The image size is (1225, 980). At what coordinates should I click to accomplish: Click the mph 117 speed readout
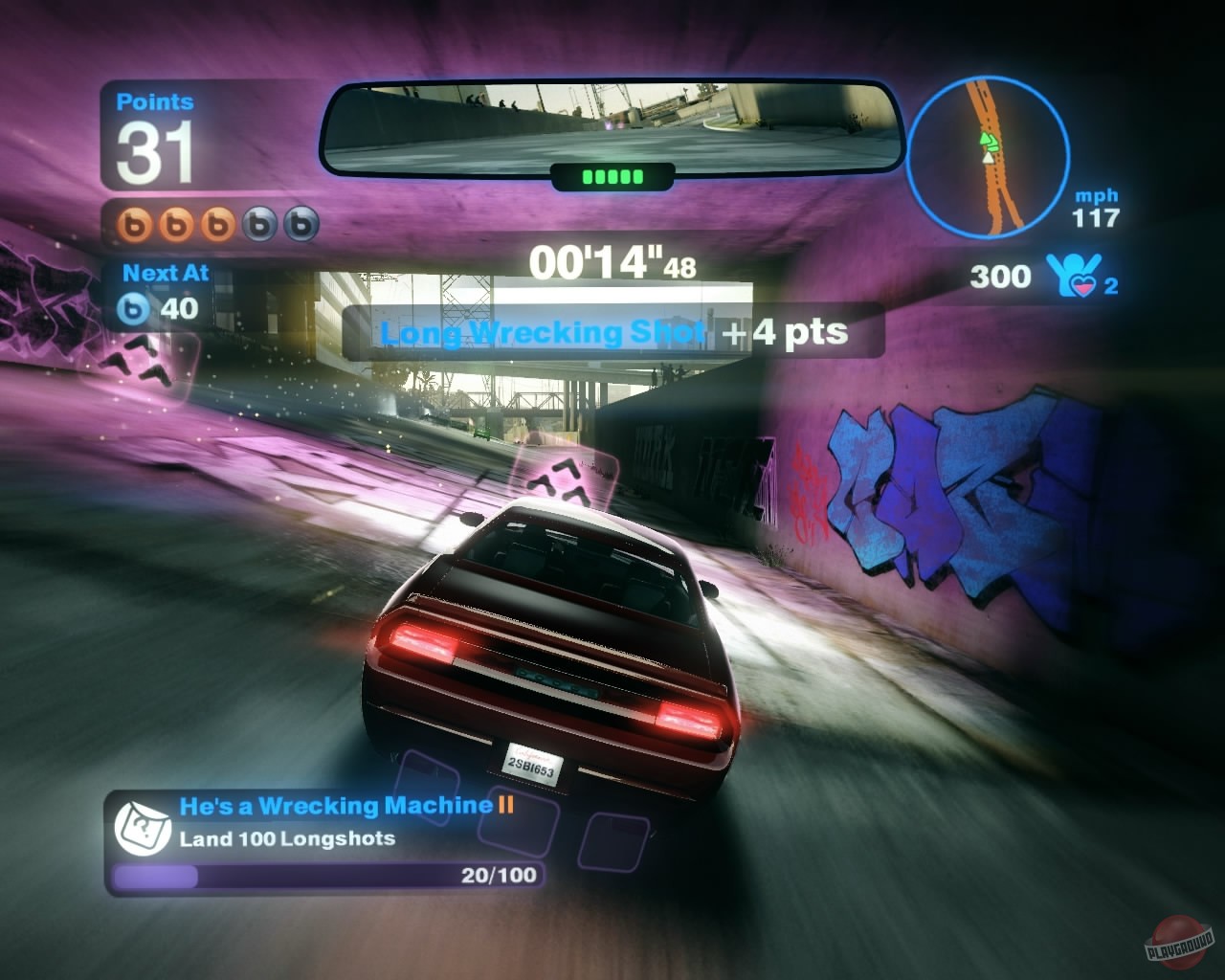pos(1097,207)
